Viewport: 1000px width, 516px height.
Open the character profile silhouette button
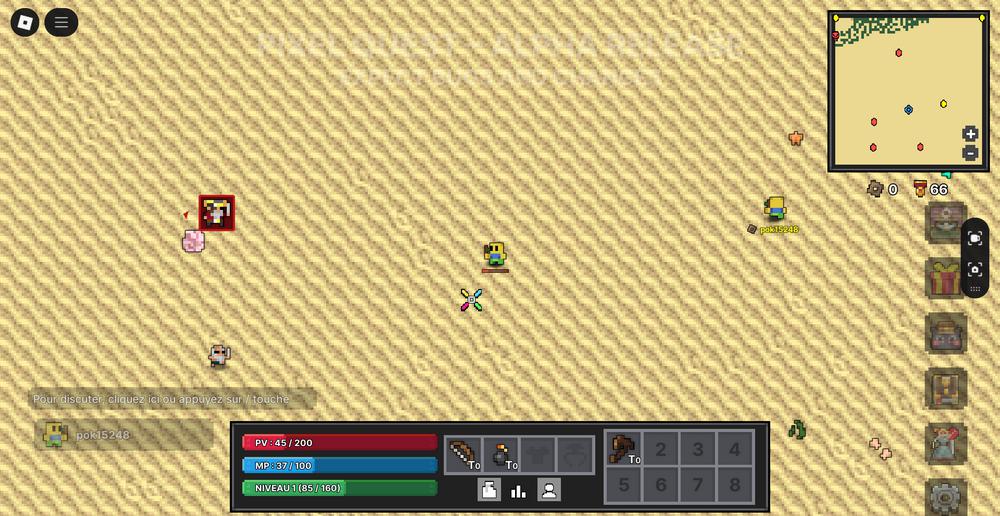(x=549, y=490)
